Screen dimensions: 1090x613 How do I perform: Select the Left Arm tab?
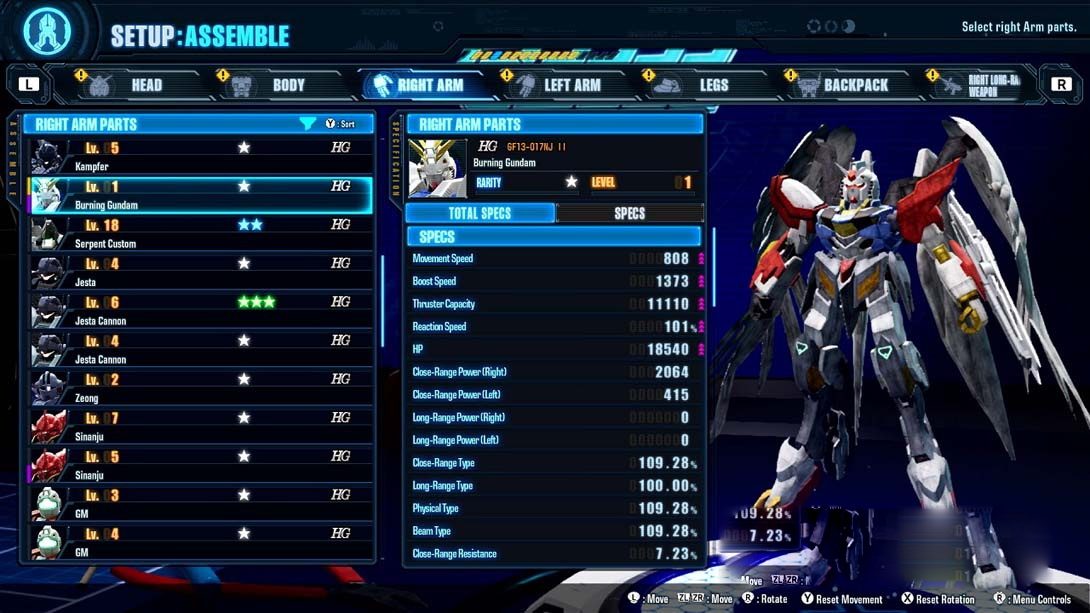click(558, 86)
